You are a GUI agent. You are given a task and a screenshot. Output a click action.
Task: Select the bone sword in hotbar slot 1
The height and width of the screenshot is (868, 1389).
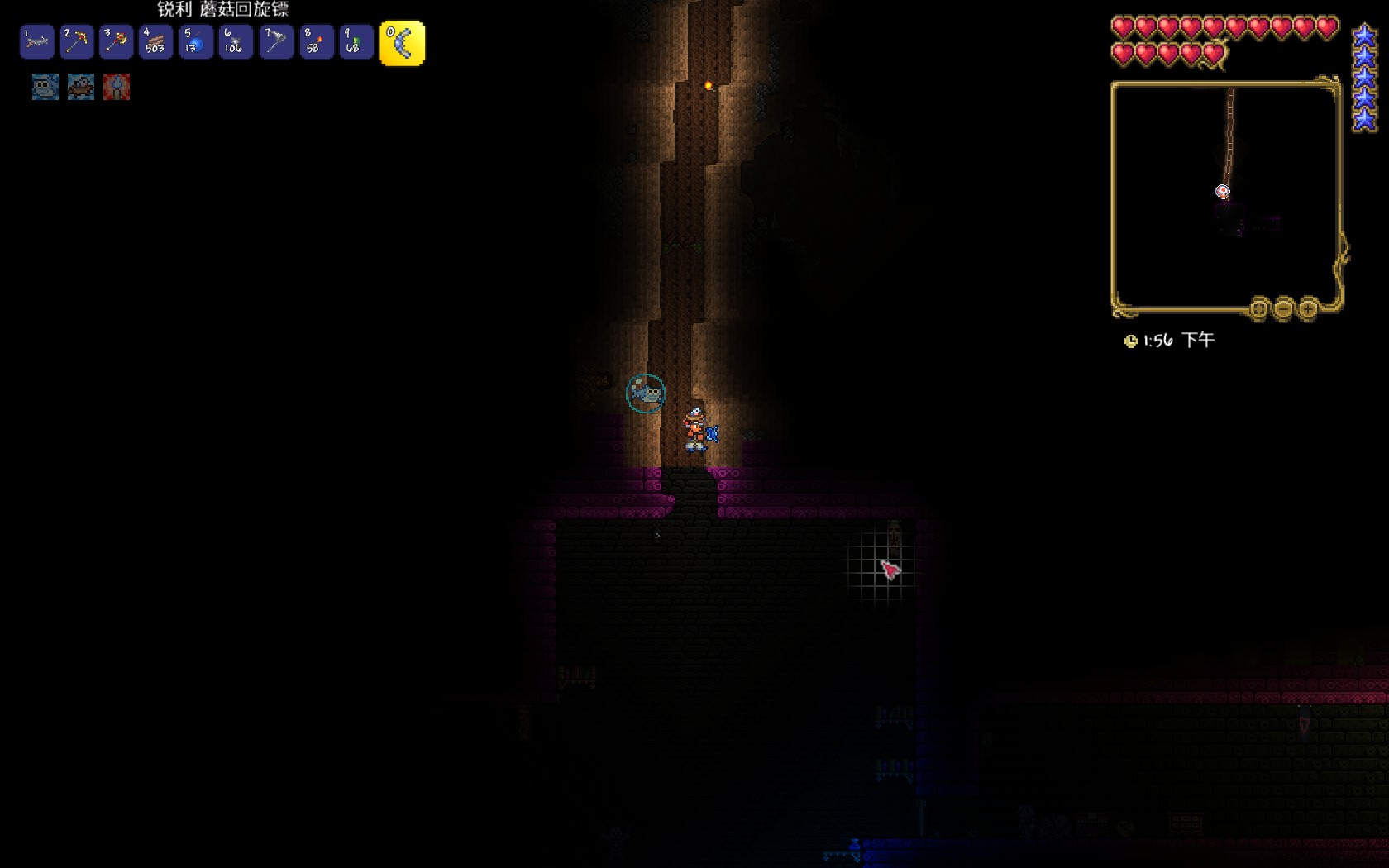[x=36, y=42]
